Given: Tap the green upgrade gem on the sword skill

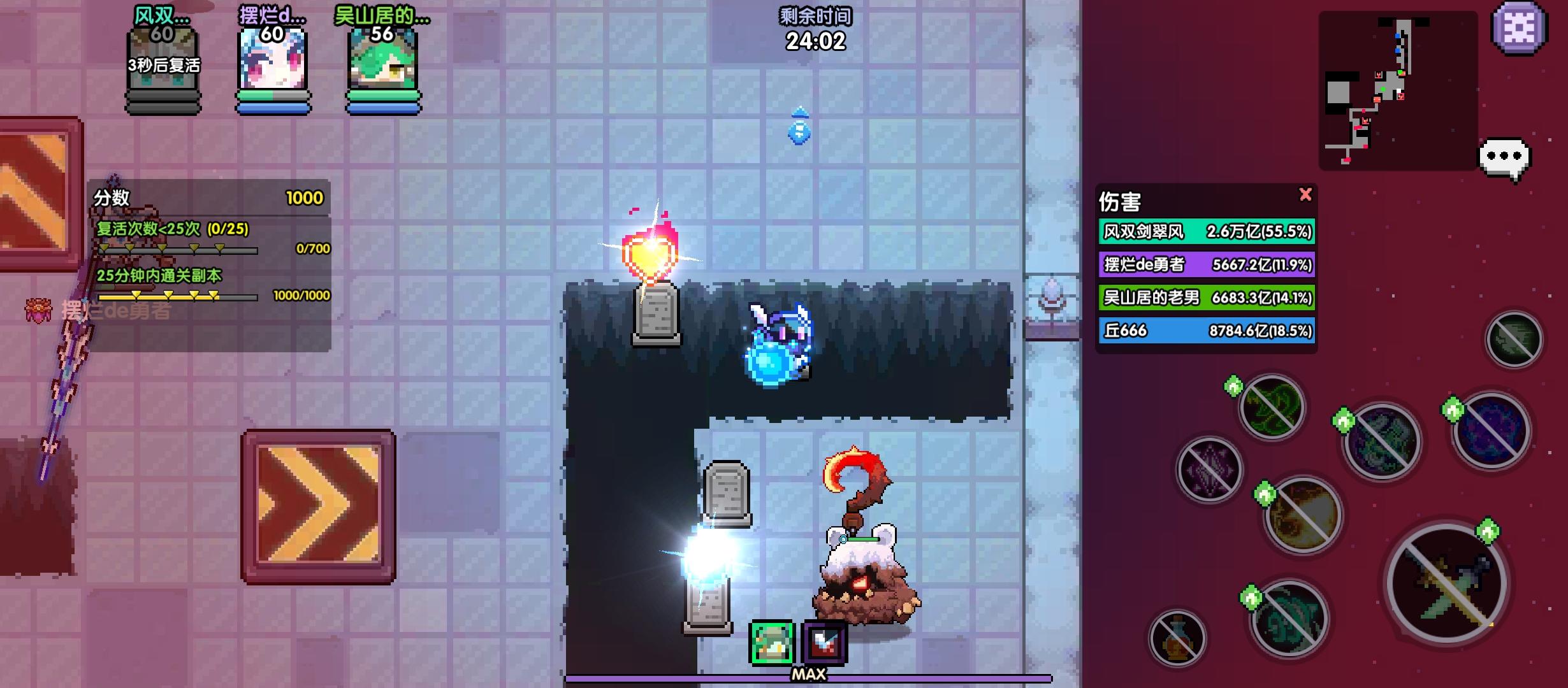Looking at the screenshot, I should 1489,531.
